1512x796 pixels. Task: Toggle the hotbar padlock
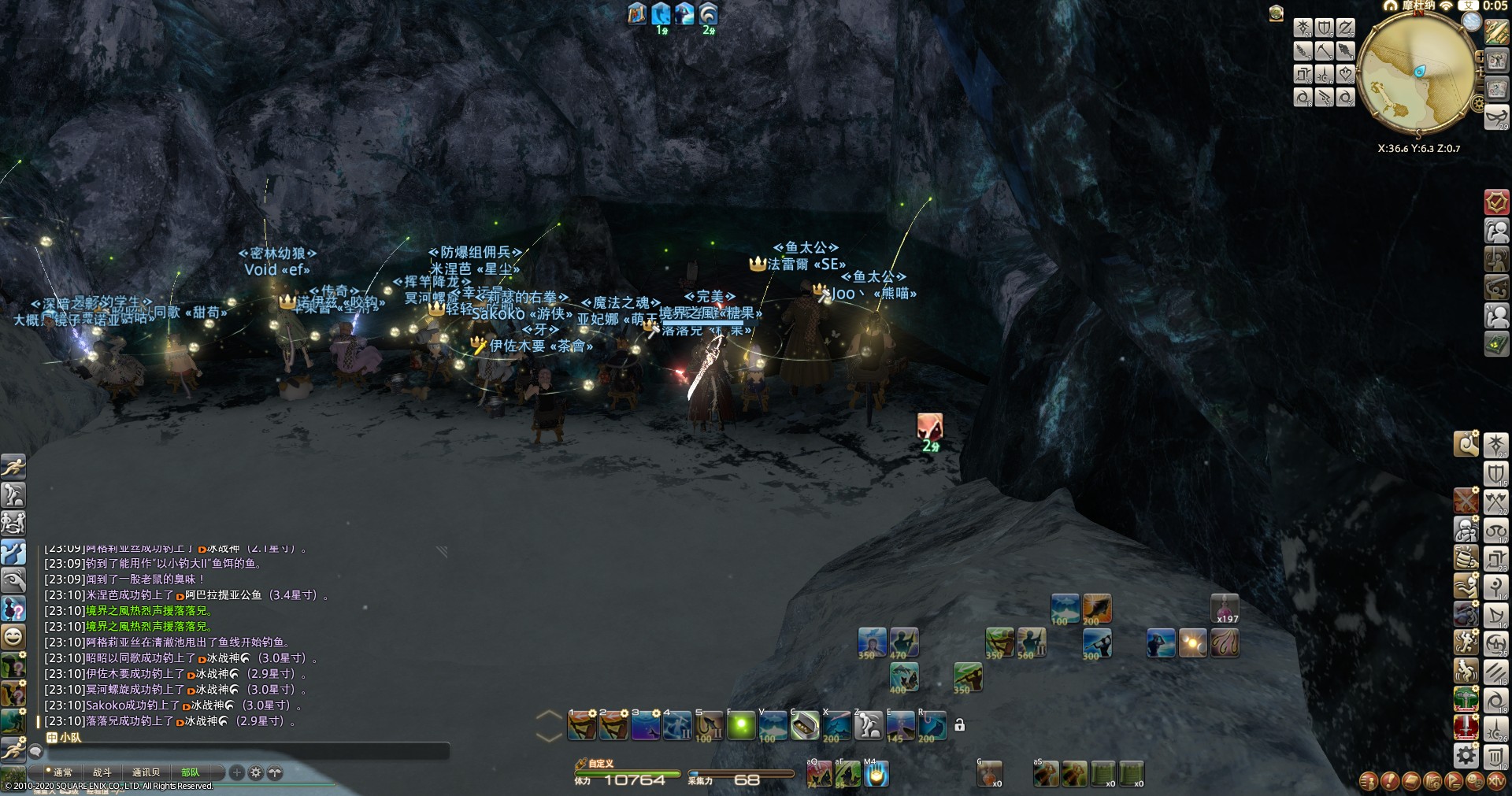click(x=959, y=725)
